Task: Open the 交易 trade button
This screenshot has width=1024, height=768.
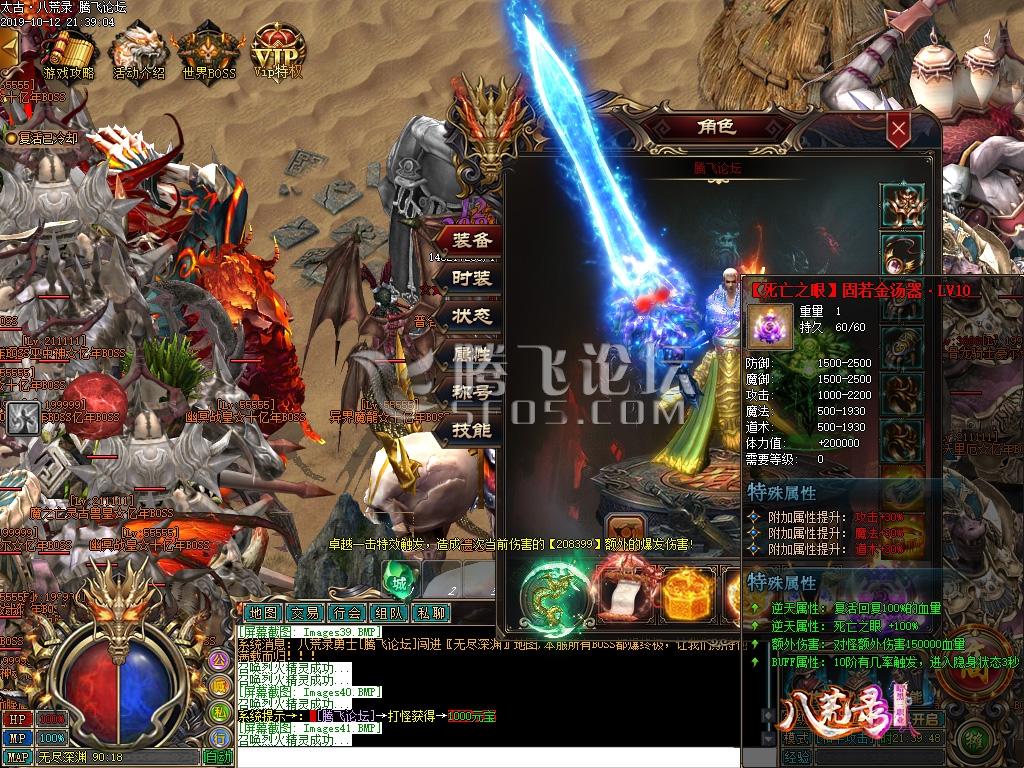Action: 305,613
